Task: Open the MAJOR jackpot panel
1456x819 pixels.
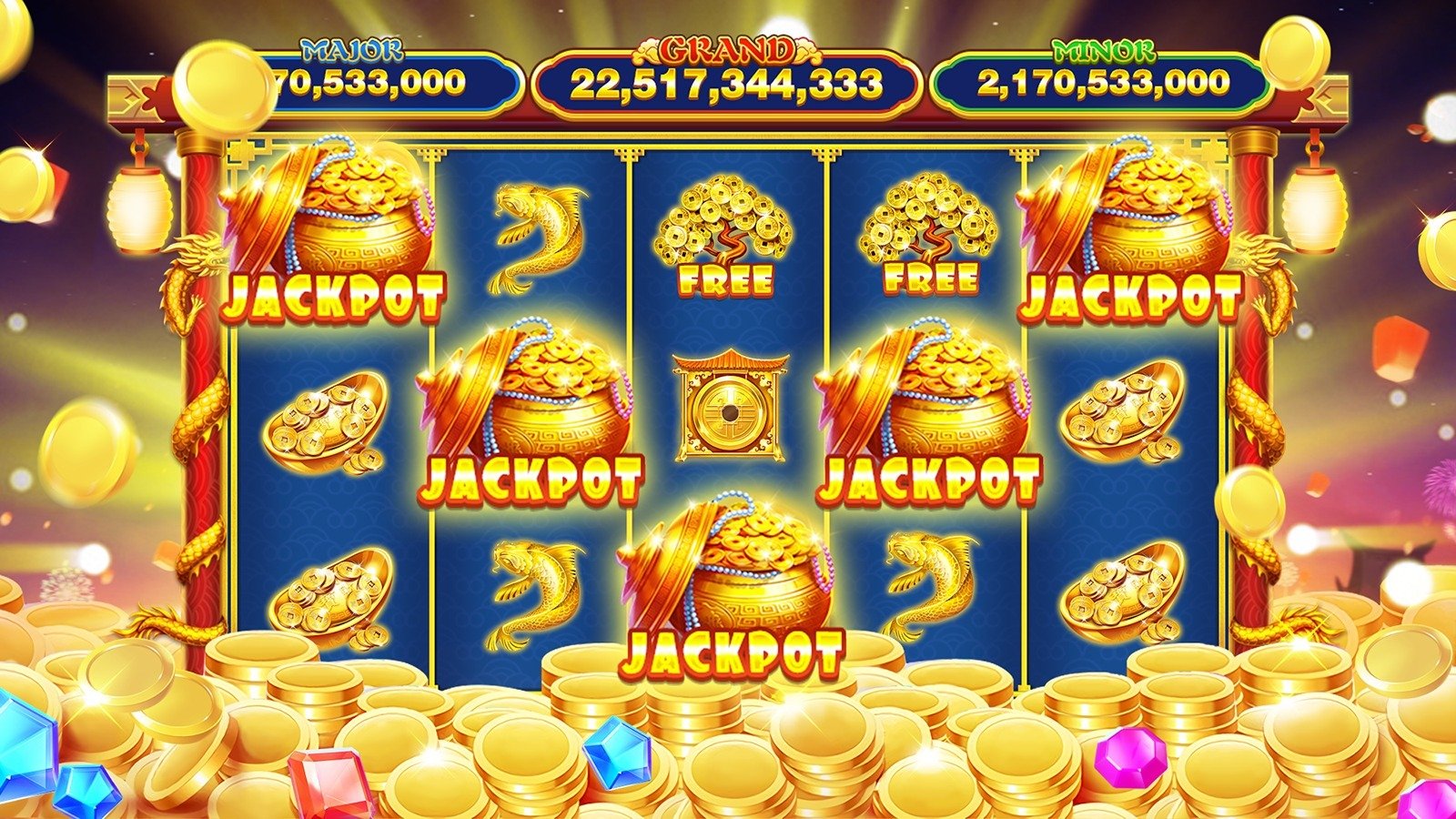Action: 364,86
